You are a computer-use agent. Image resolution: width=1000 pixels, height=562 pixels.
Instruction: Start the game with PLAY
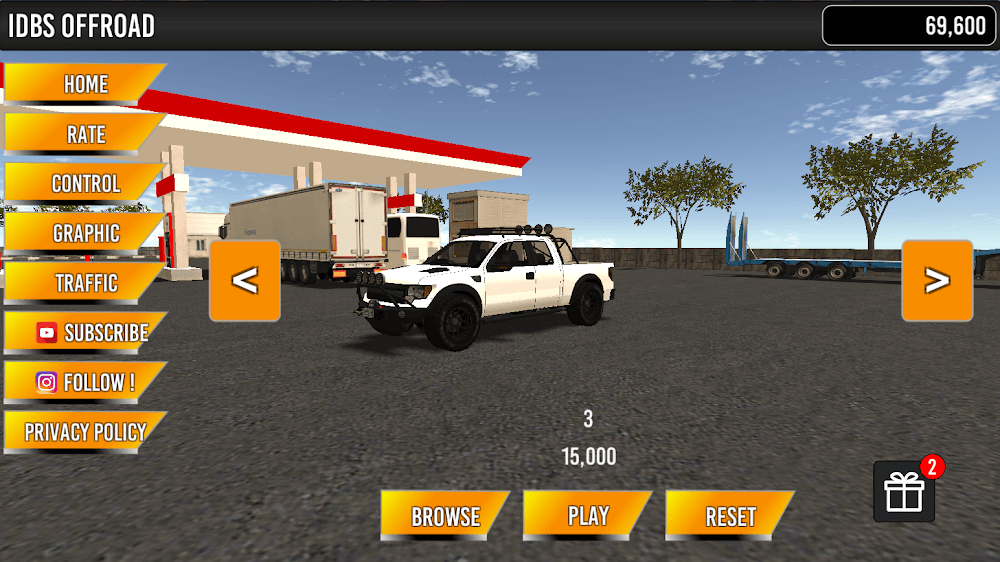(588, 516)
